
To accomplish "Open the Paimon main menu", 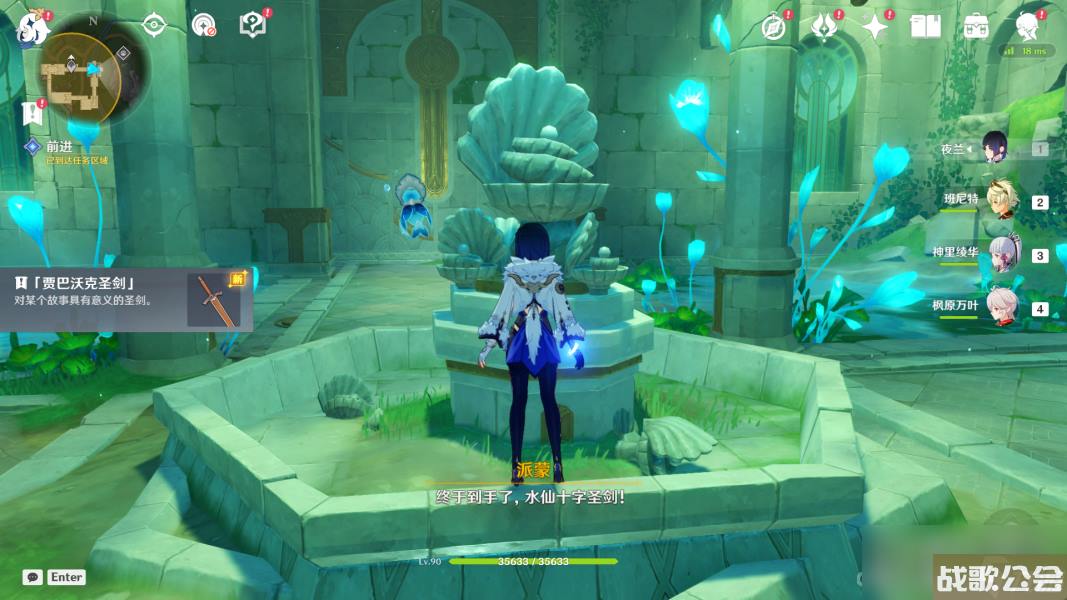I will [x=33, y=26].
